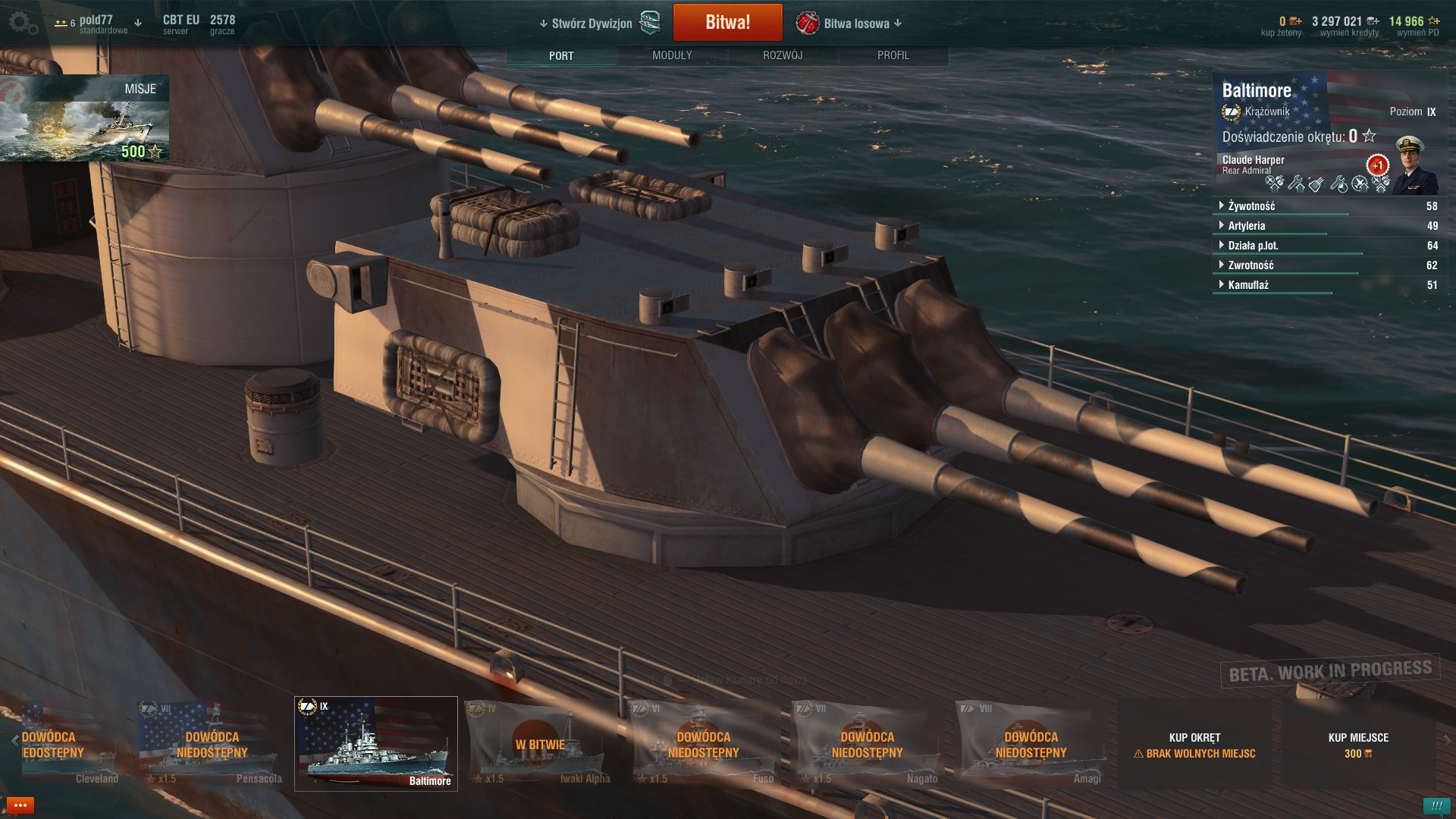Choose the Nagato ship card
1456x819 pixels.
pos(867,744)
